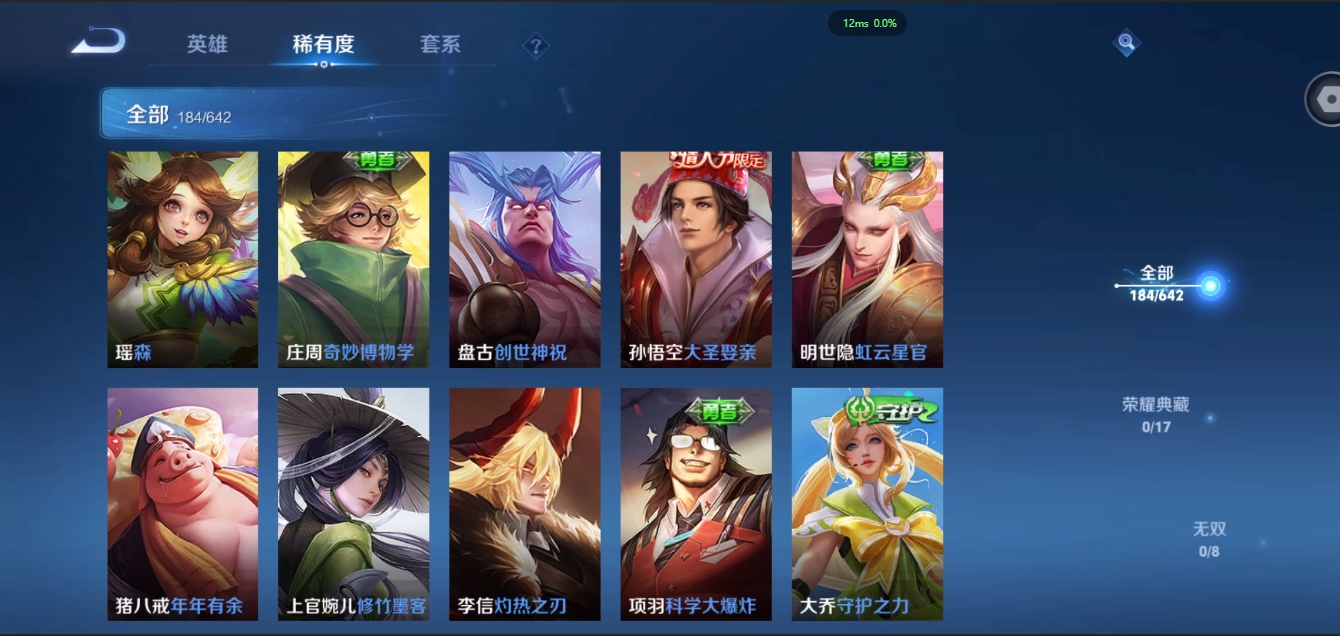Choose the 全部 rarity filter

coord(1158,284)
